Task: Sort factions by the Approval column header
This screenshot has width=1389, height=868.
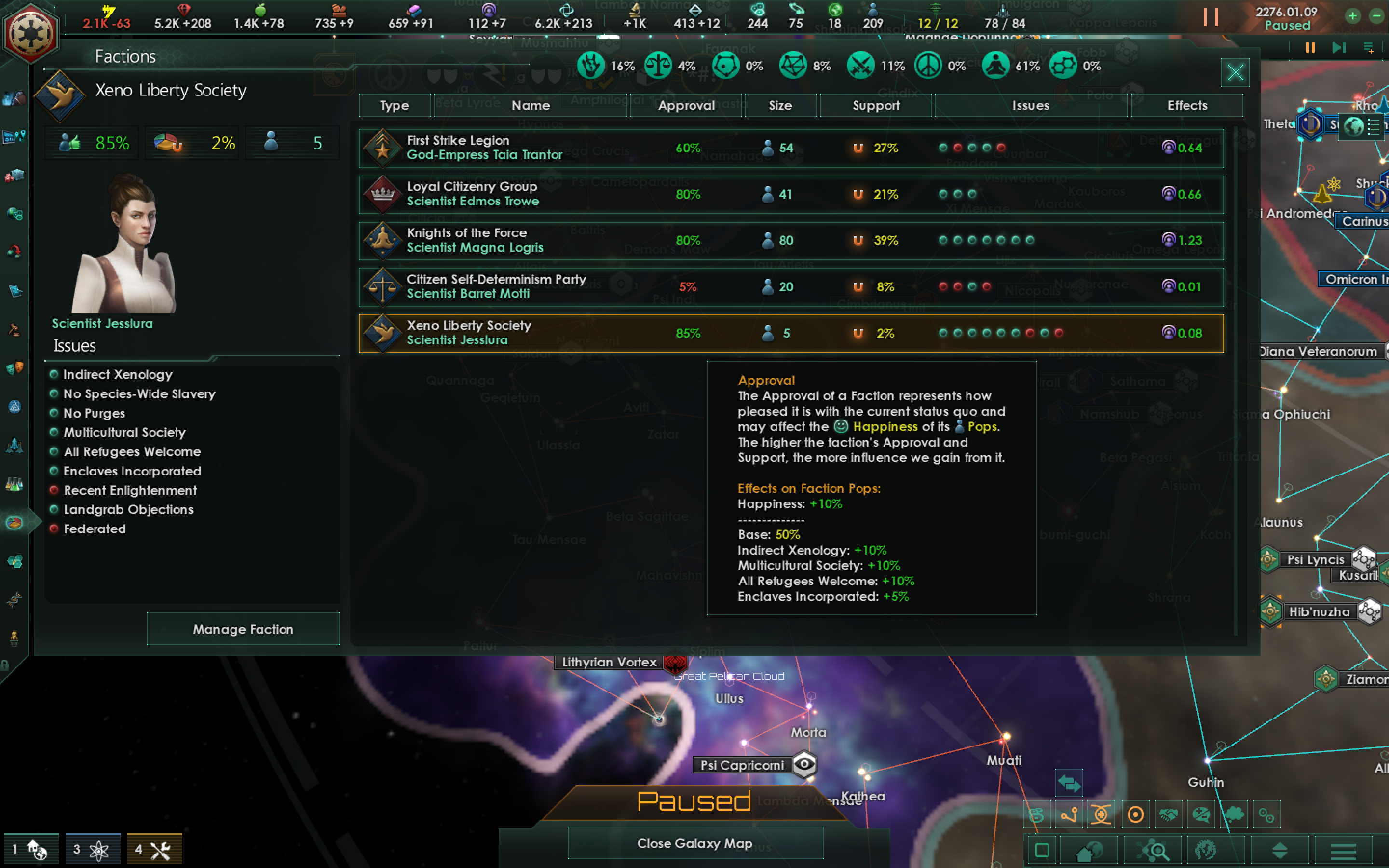Action: pos(686,106)
